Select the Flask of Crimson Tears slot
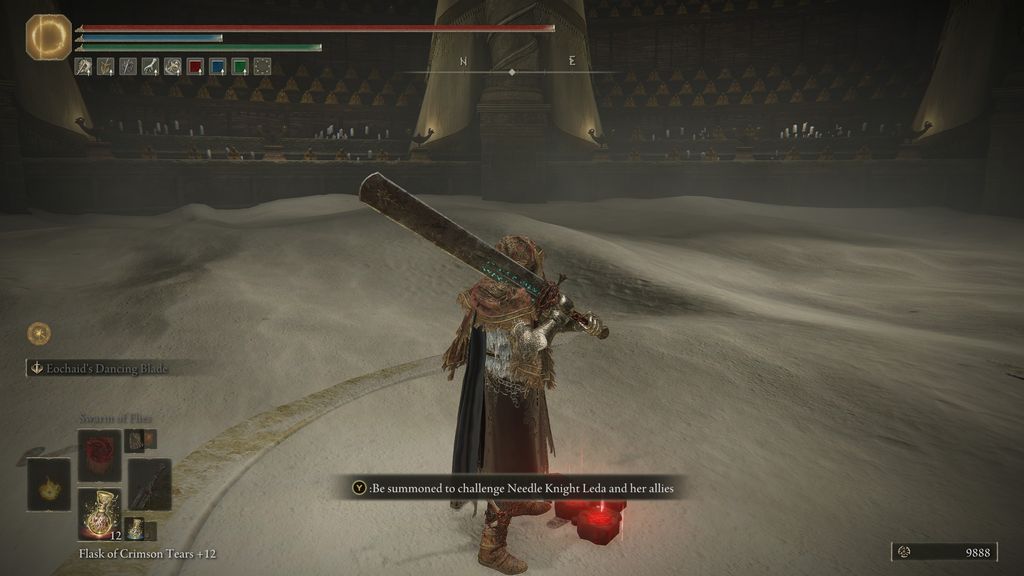The image size is (1024, 576). pos(99,515)
